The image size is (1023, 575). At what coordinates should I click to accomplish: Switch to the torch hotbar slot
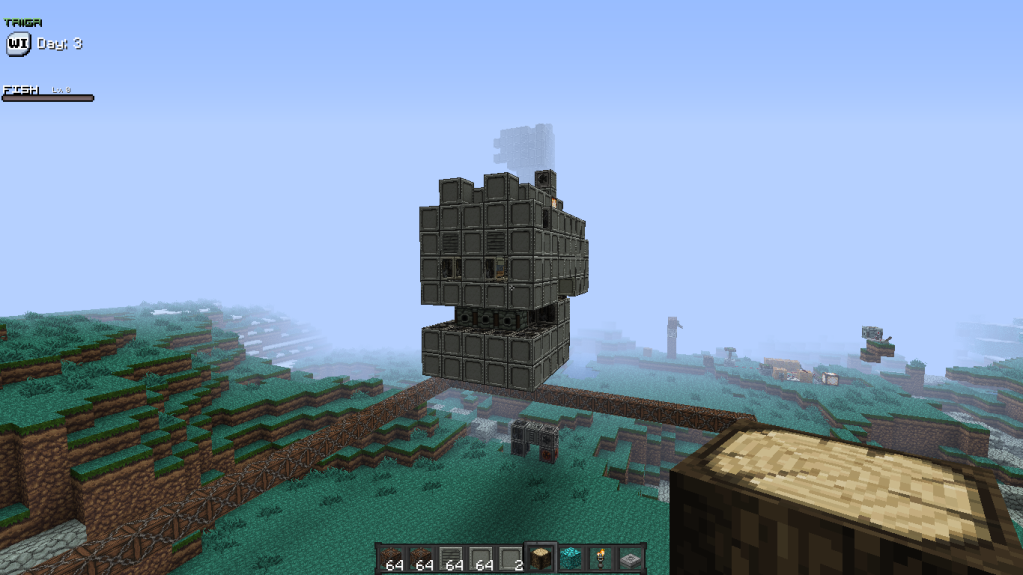click(600, 559)
